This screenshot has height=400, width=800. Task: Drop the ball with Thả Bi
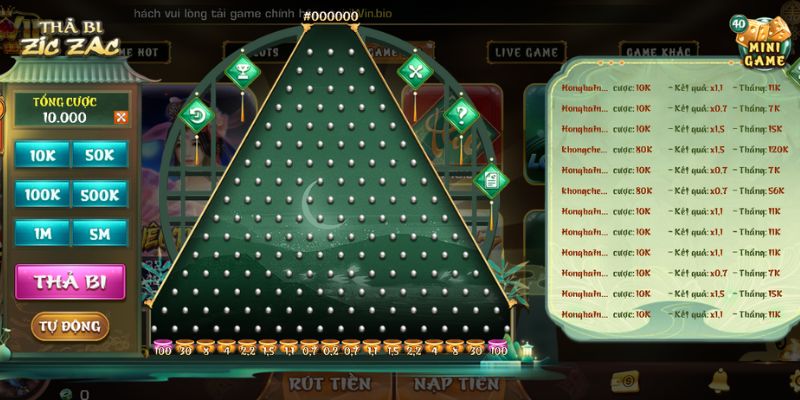(x=70, y=282)
